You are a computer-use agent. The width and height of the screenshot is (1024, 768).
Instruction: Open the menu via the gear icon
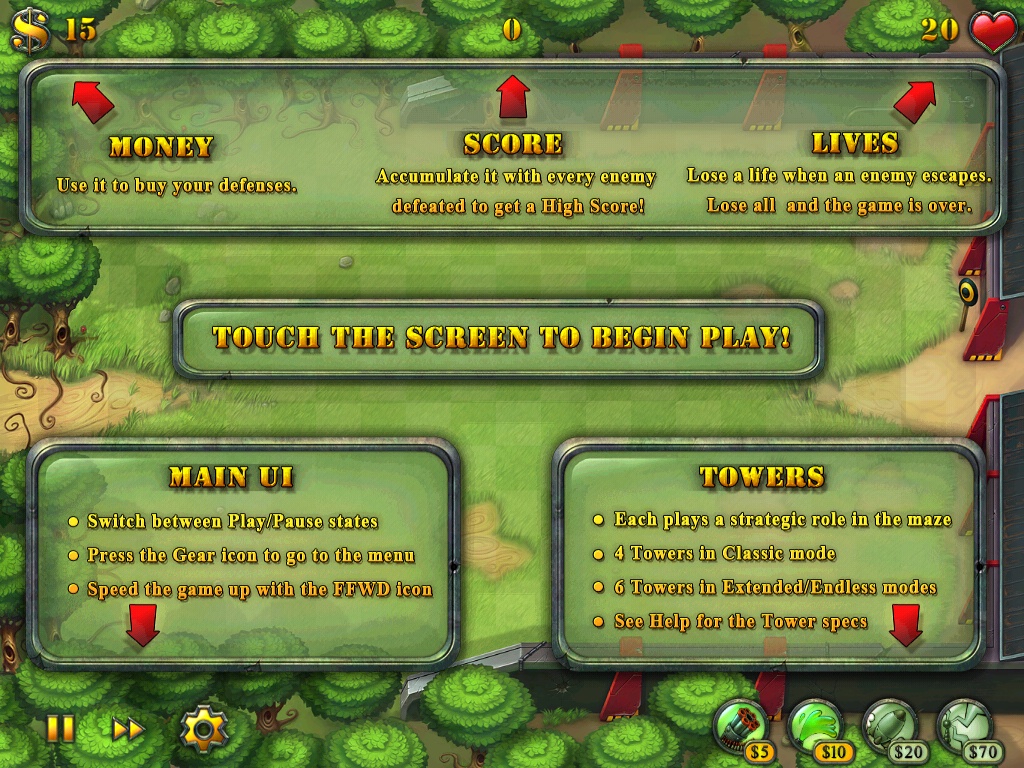(x=203, y=729)
